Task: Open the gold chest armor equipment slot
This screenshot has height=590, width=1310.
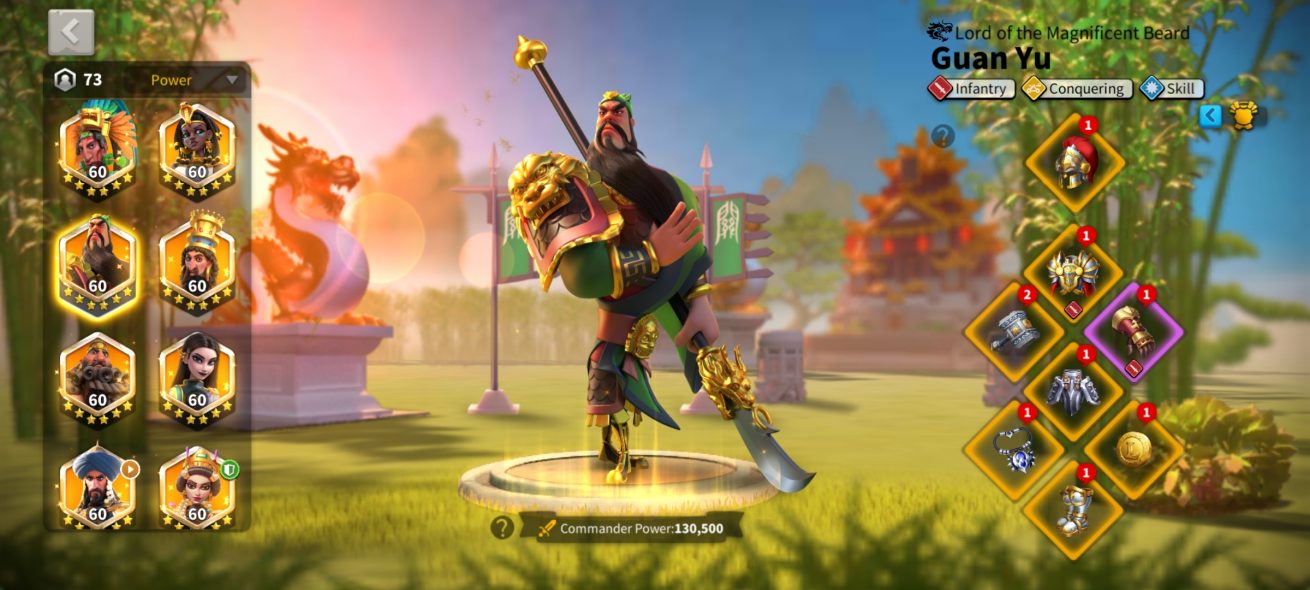Action: (x=1073, y=273)
